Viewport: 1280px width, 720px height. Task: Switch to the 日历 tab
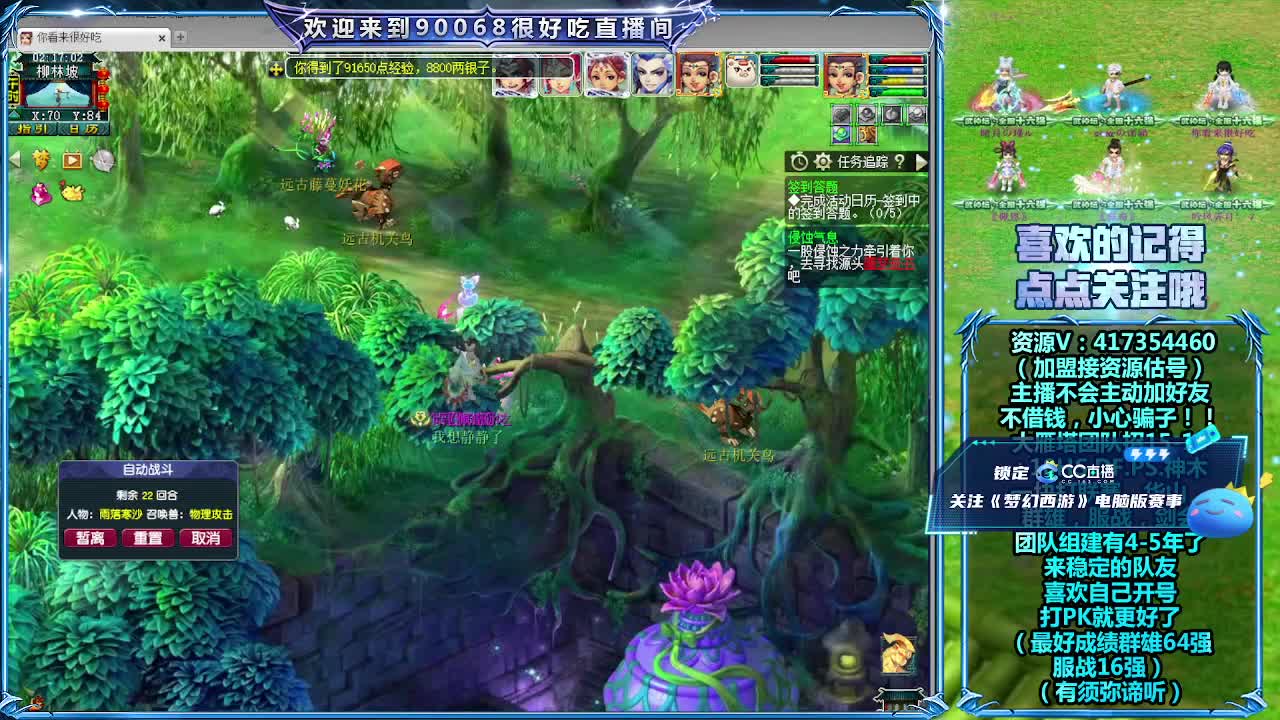83,129
